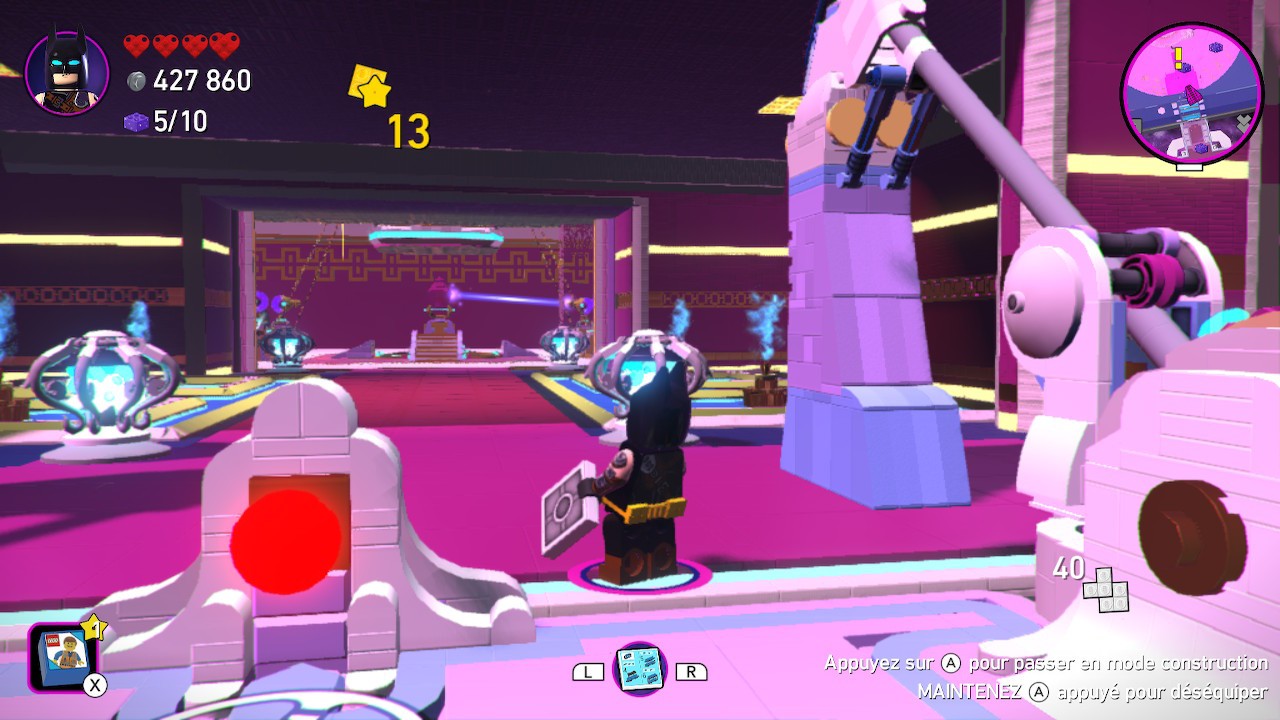Image resolution: width=1280 pixels, height=720 pixels.
Task: Click the yellow star brick collectible icon
Action: [369, 87]
